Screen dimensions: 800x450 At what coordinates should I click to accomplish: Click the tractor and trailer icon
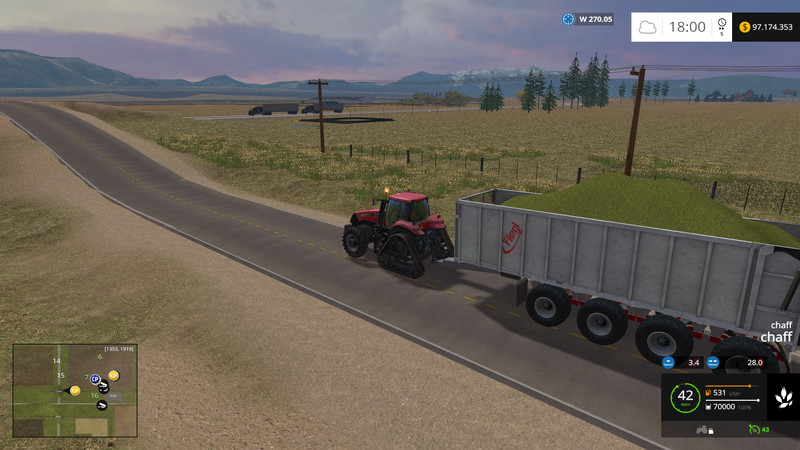[702, 430]
